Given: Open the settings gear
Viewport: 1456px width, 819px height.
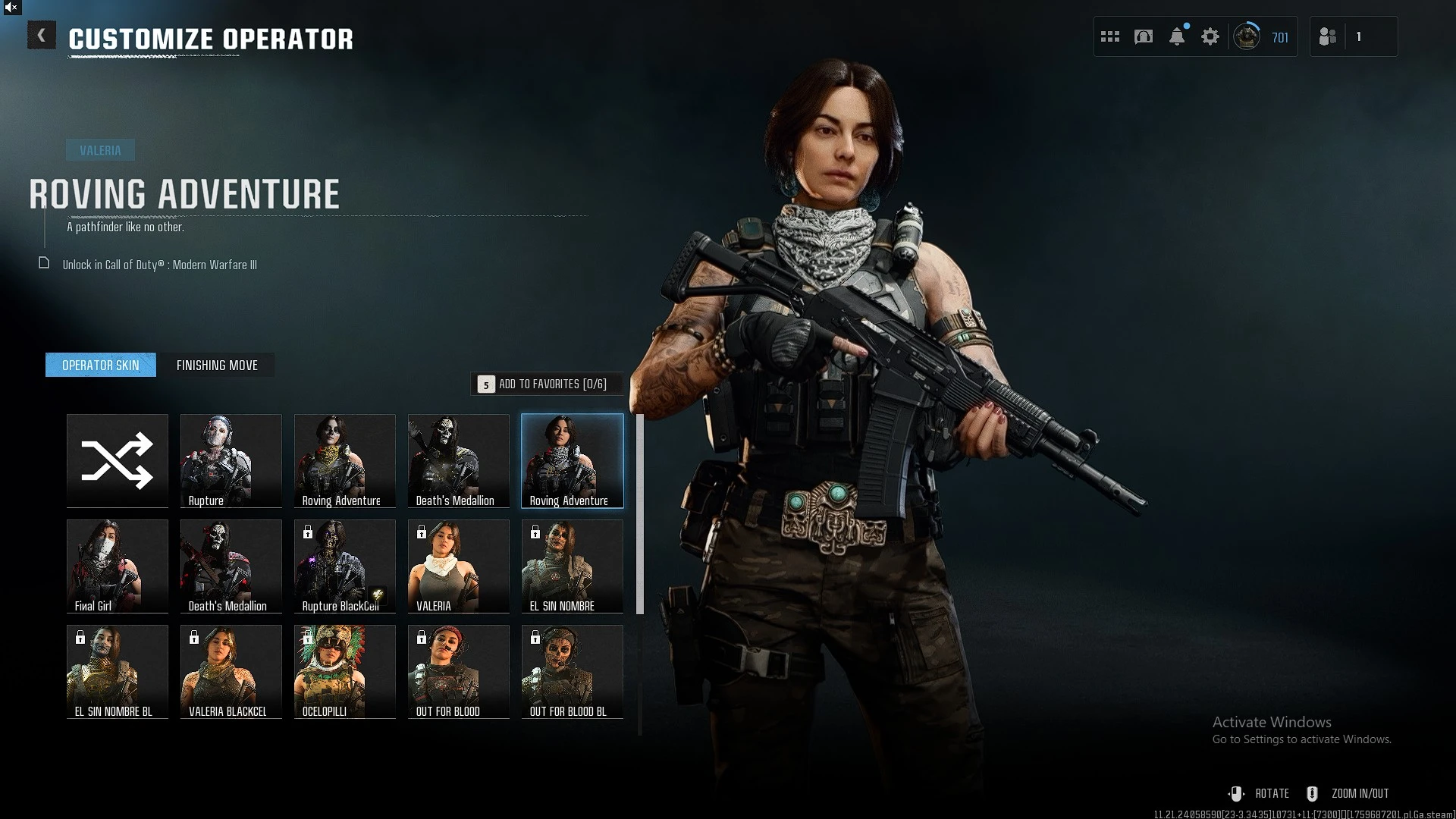Looking at the screenshot, I should click(x=1210, y=36).
